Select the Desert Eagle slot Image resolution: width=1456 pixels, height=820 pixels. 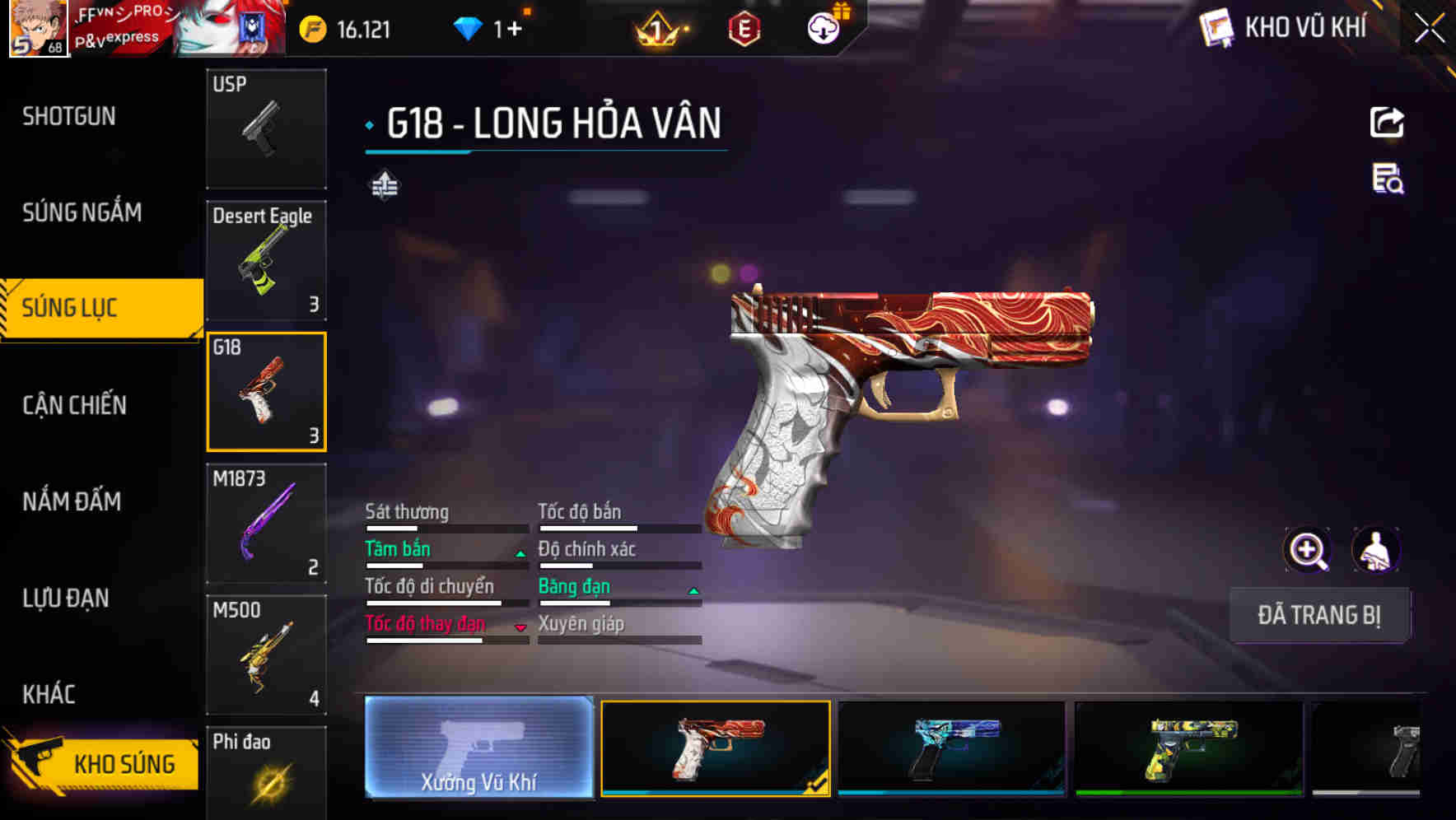coord(266,260)
